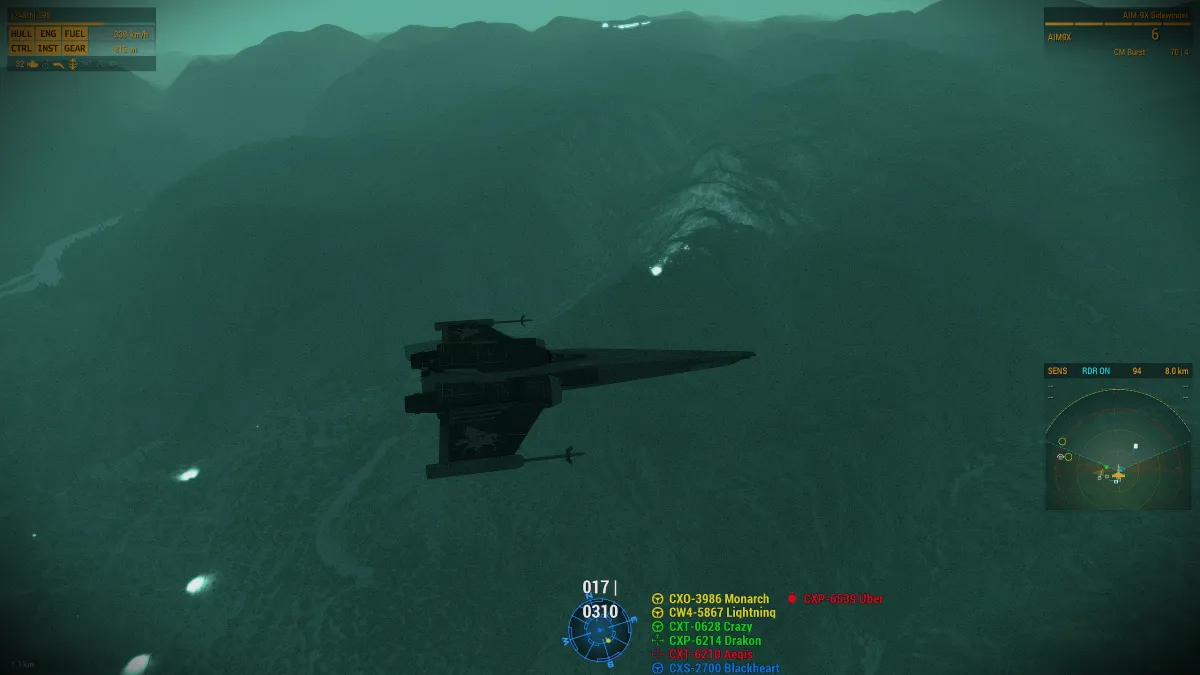
Task: Choose CXS-2700 Blackheart in the unit list
Action: click(723, 668)
